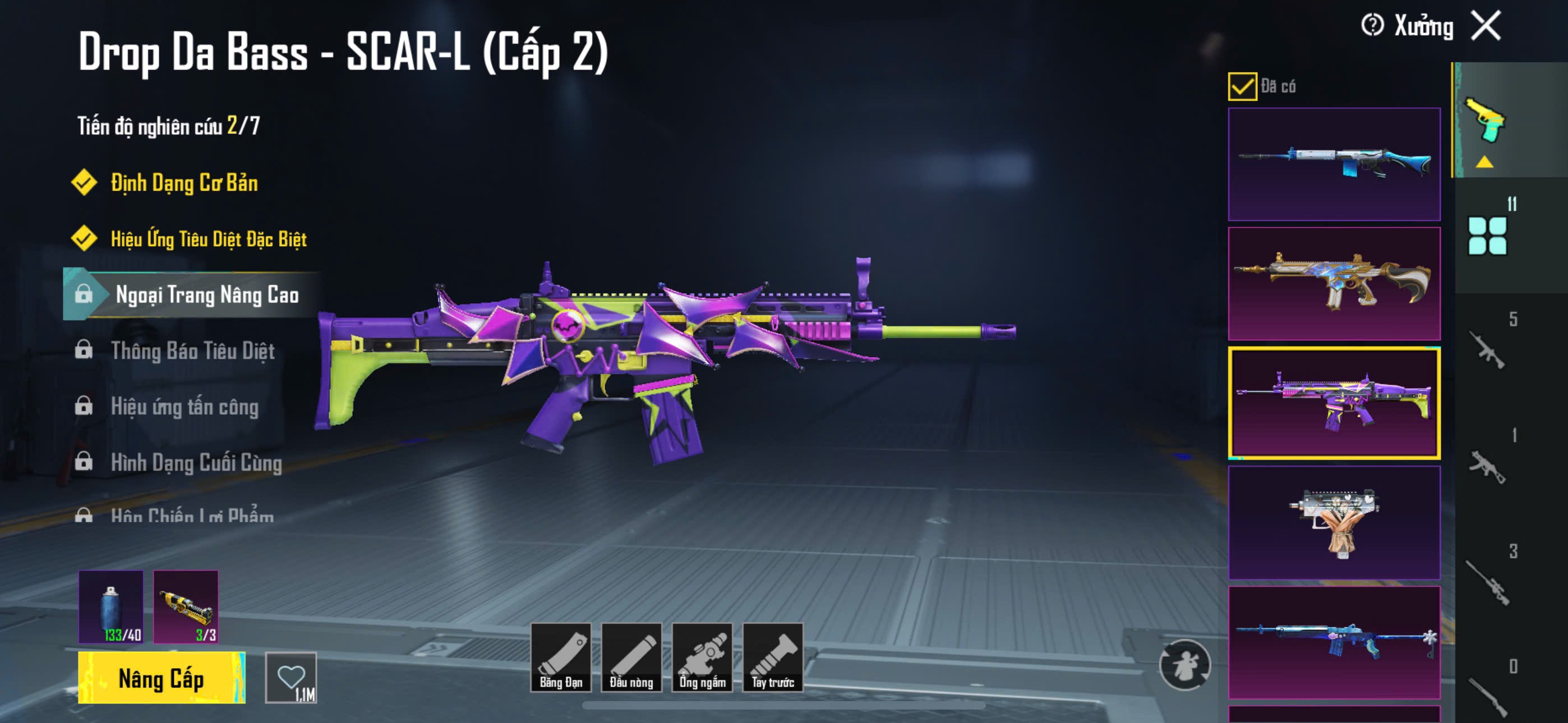Toggle the Đã có owned filter checkbox

click(1242, 86)
